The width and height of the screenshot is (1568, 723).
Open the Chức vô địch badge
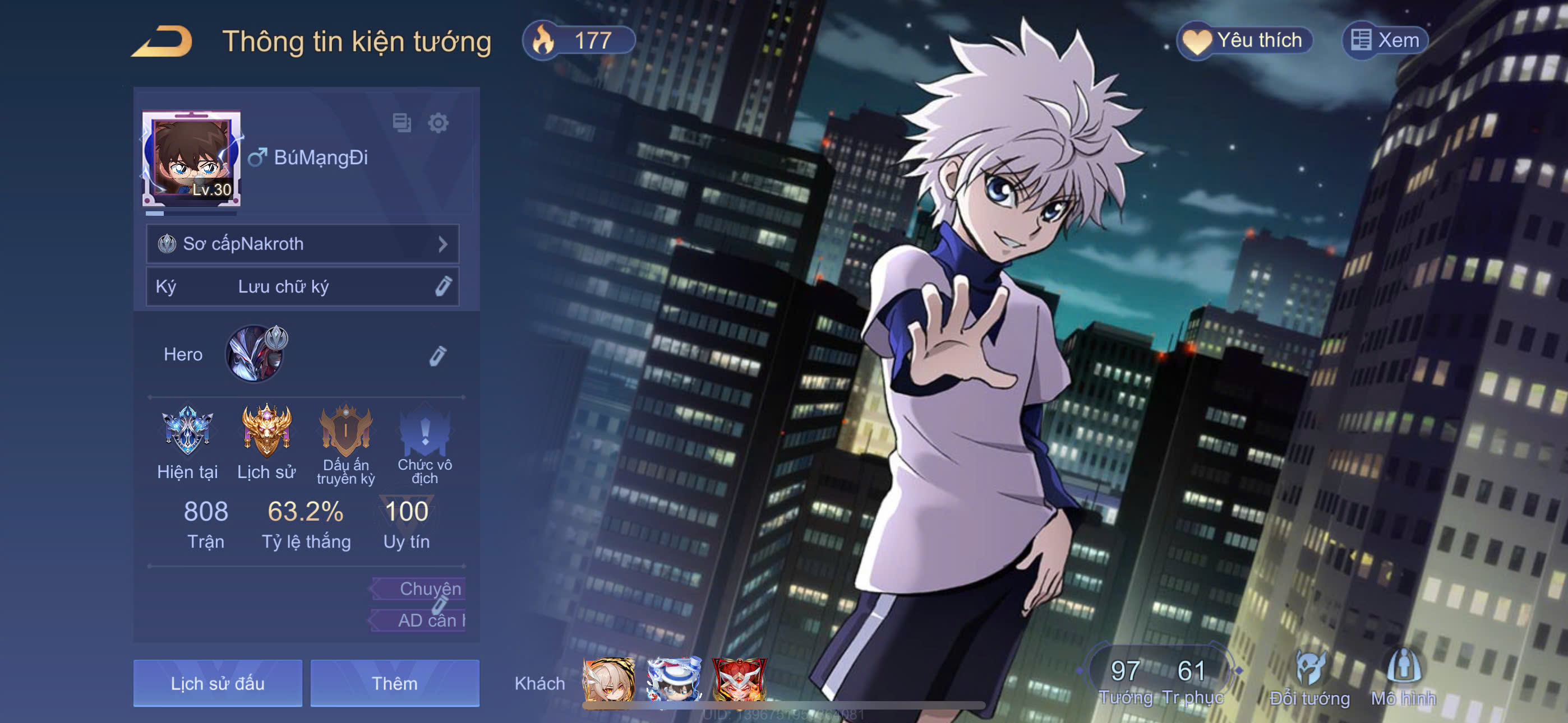(425, 431)
